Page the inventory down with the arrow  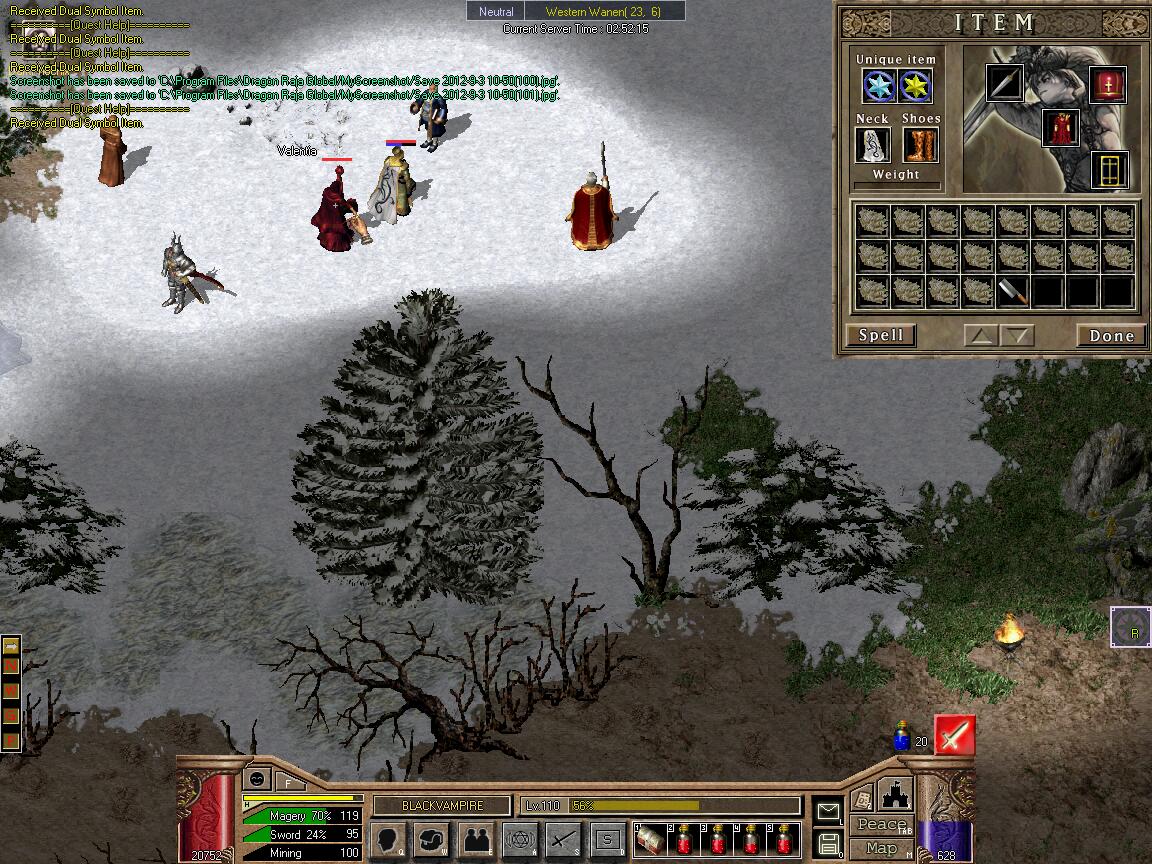(1017, 336)
